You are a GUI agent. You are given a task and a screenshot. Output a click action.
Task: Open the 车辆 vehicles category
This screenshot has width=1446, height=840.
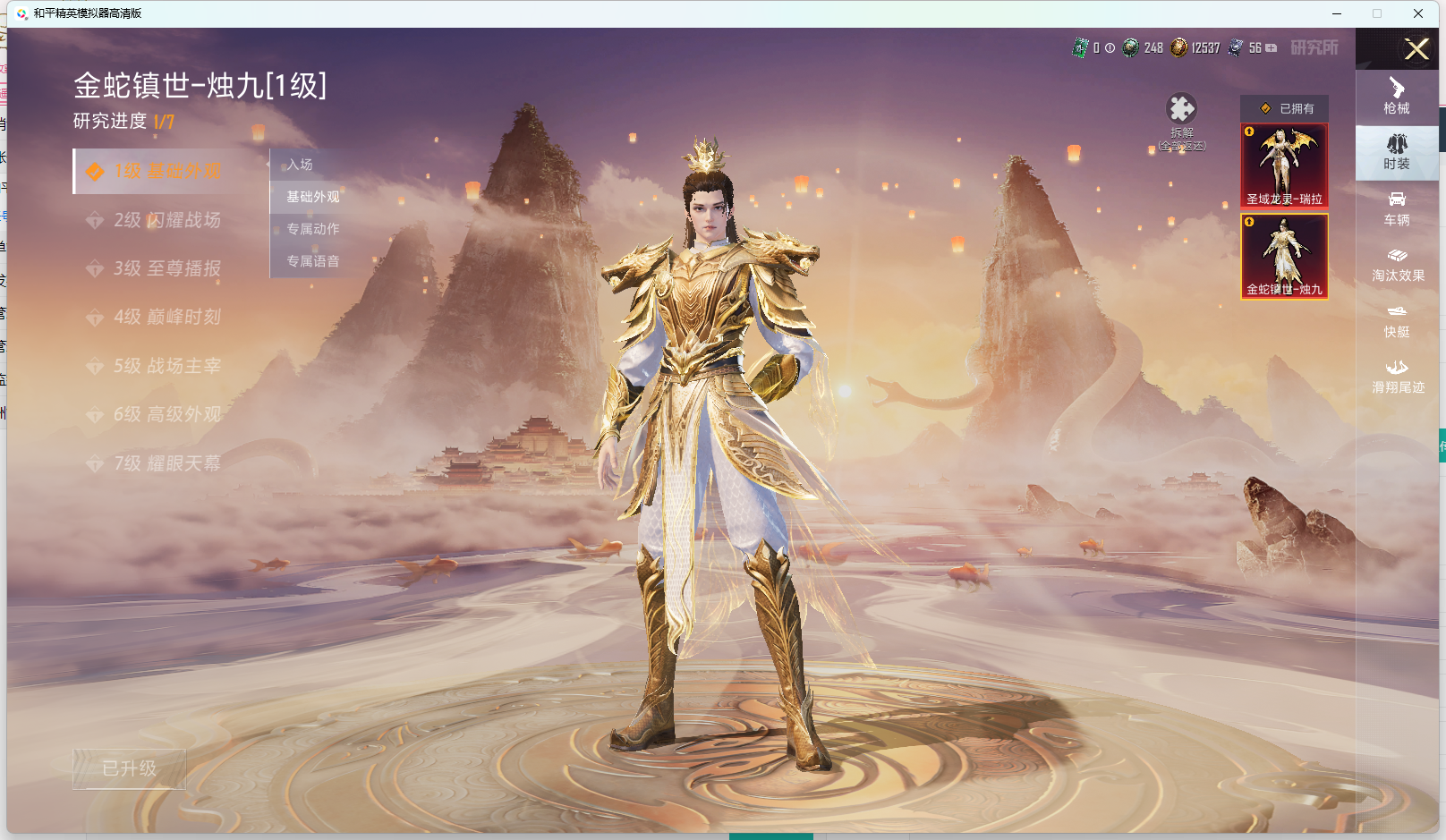1397,208
